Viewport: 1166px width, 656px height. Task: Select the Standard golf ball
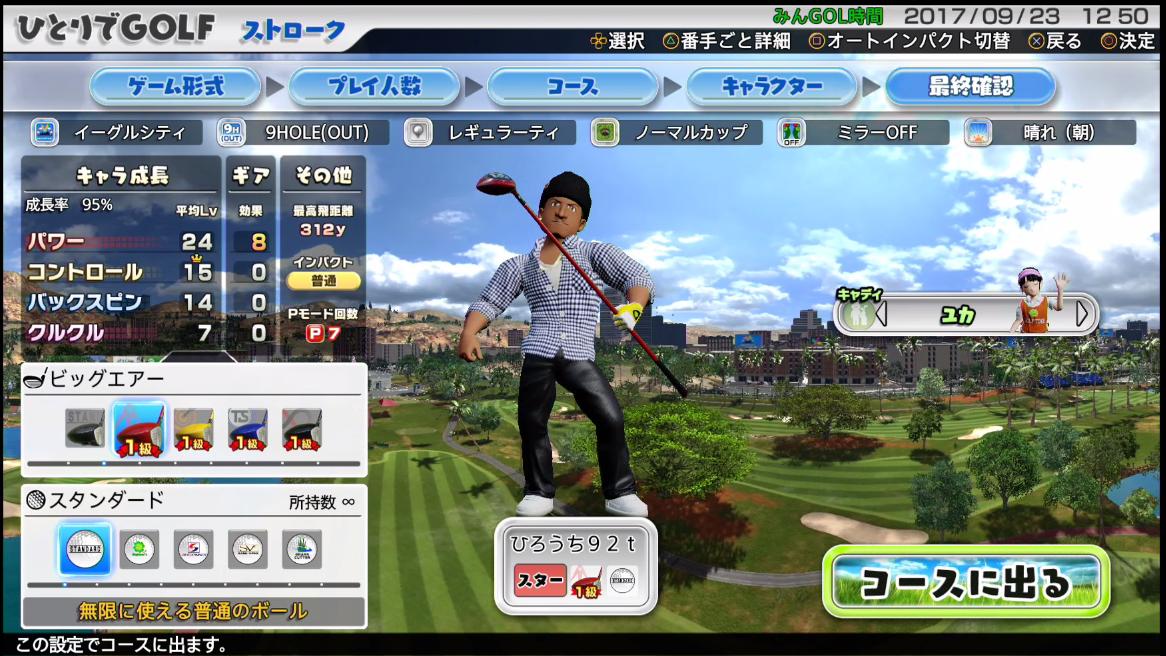tap(85, 549)
